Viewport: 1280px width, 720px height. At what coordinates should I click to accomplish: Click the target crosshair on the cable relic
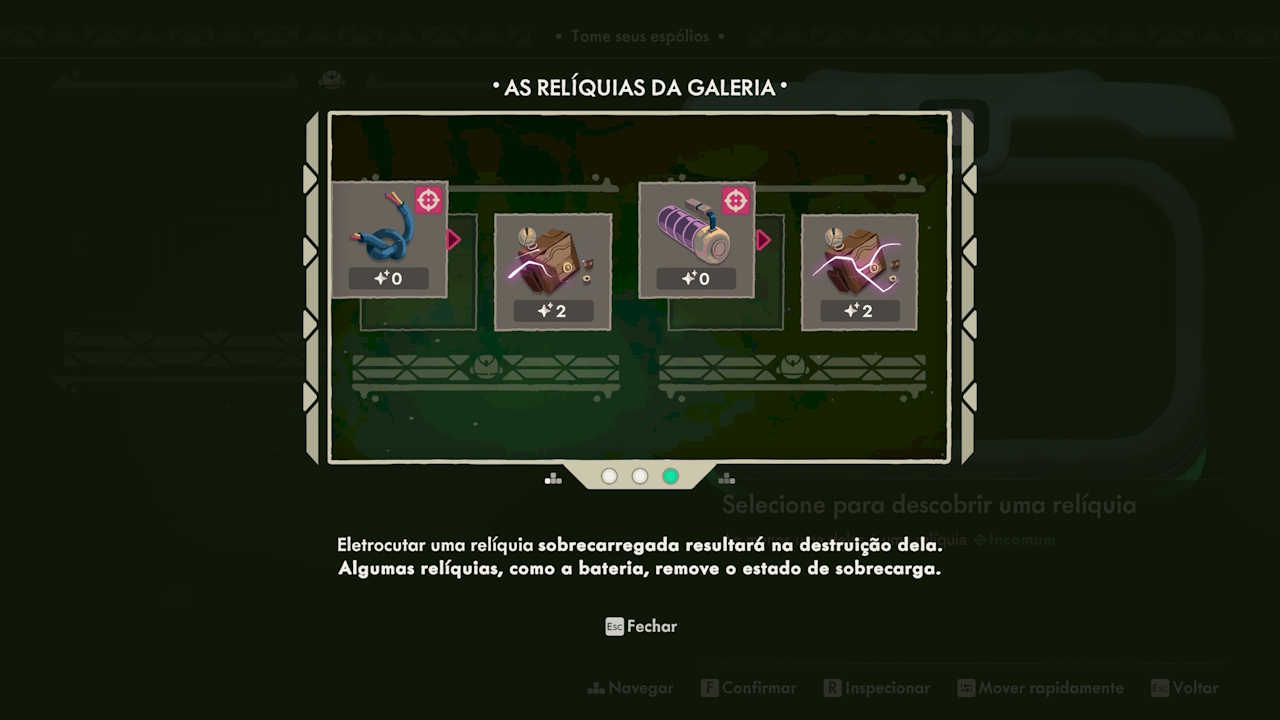pyautogui.click(x=429, y=200)
